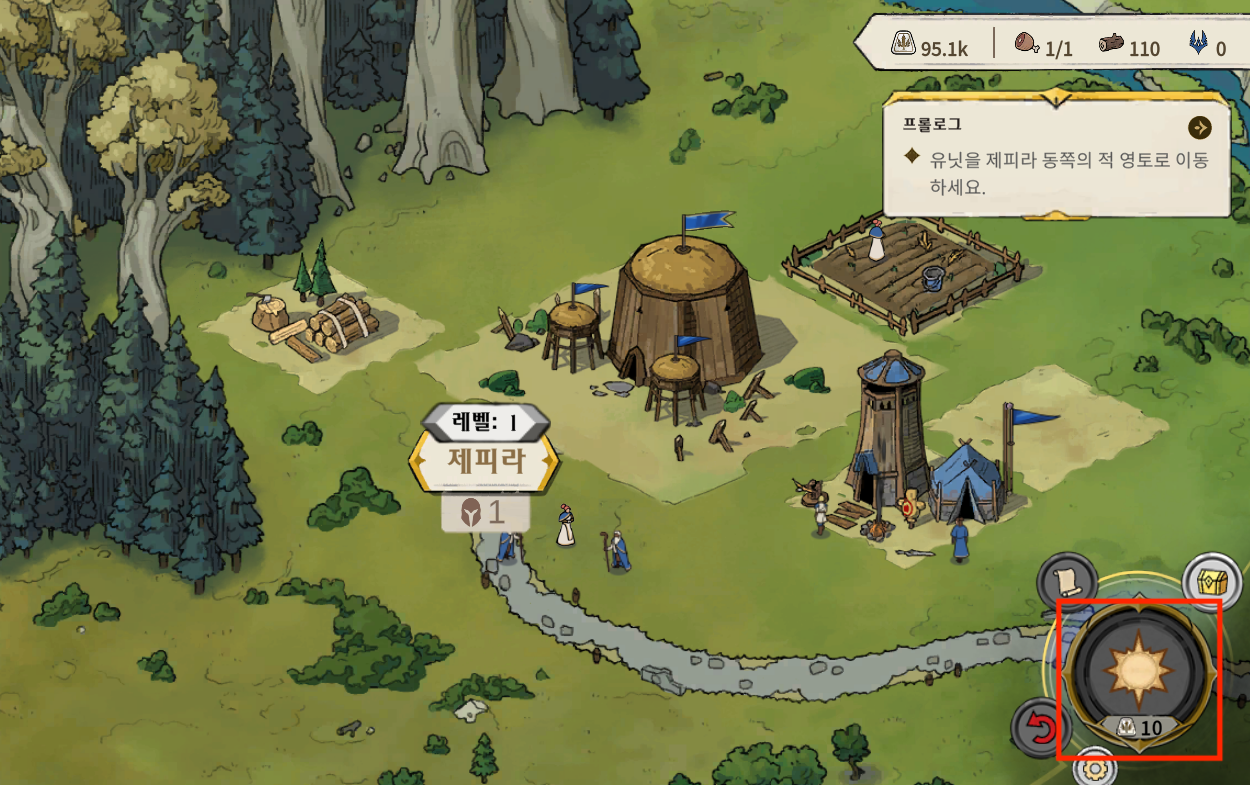Screen dimensions: 1250x785
Task: Open settings with the gear icon
Action: pyautogui.click(x=1094, y=770)
